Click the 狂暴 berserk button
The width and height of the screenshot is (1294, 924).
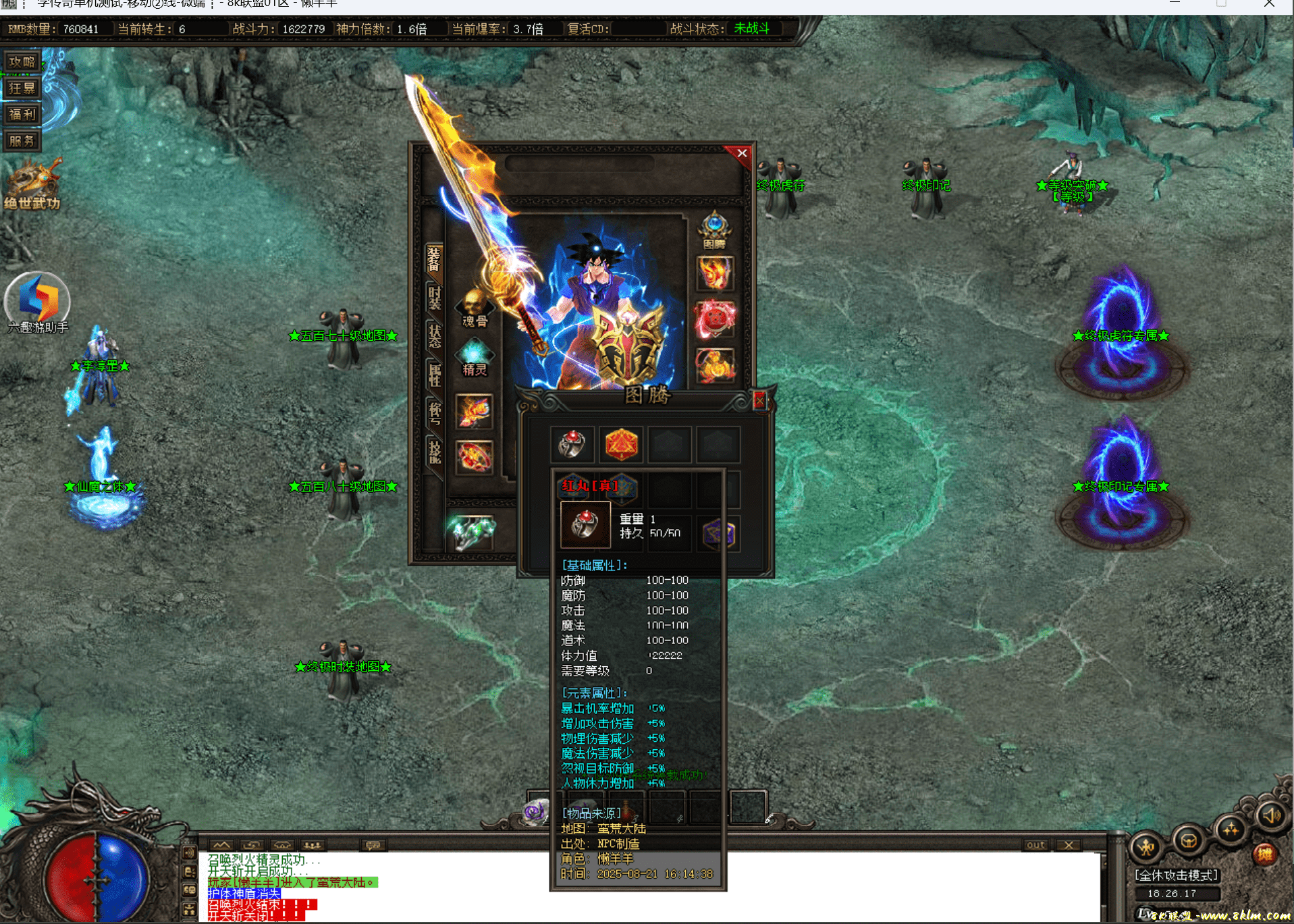click(x=22, y=88)
